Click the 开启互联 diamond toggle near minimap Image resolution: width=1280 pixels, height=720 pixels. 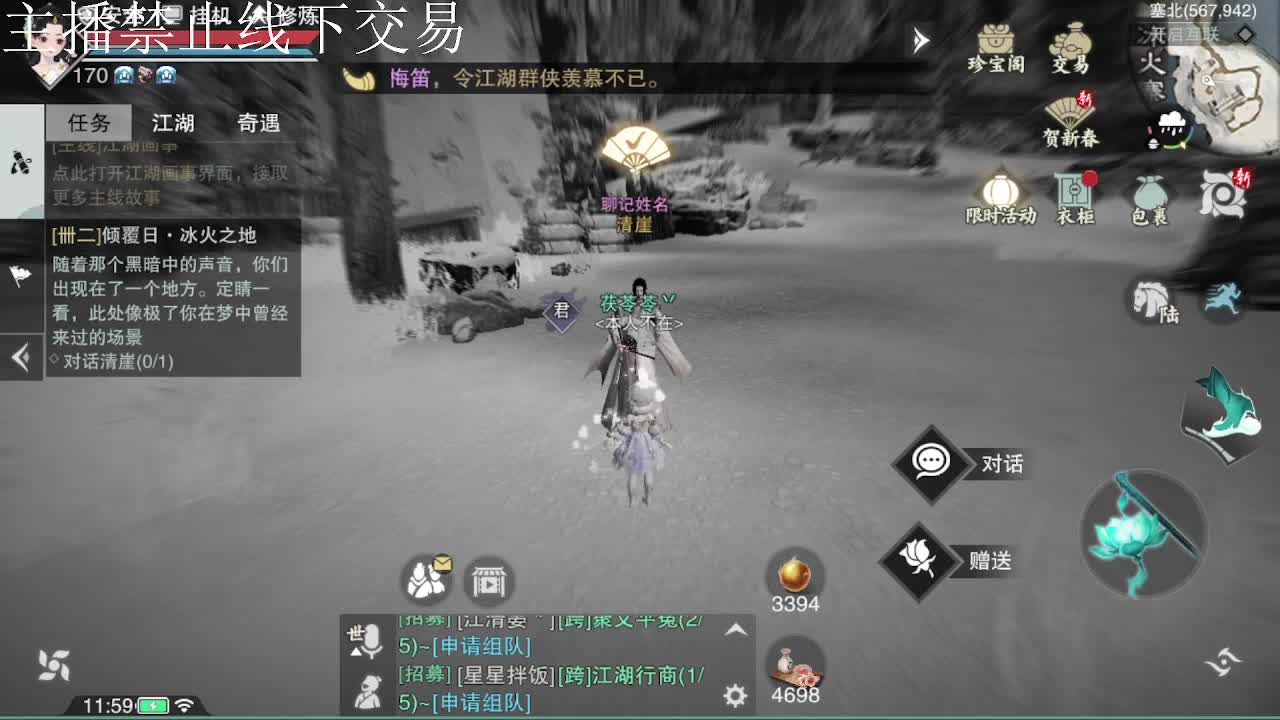point(1244,34)
